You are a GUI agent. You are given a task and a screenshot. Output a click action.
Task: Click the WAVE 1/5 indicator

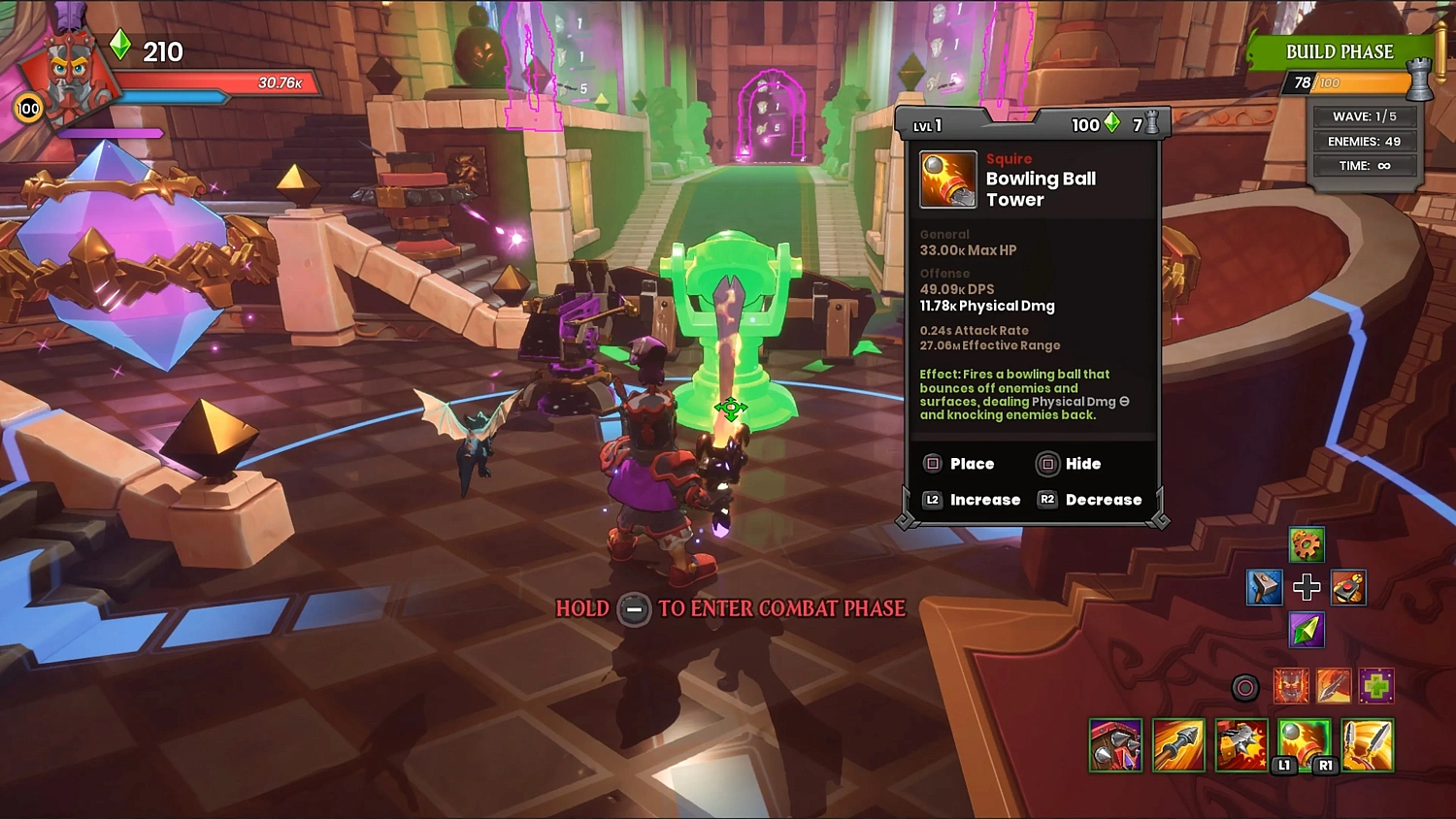[1364, 115]
